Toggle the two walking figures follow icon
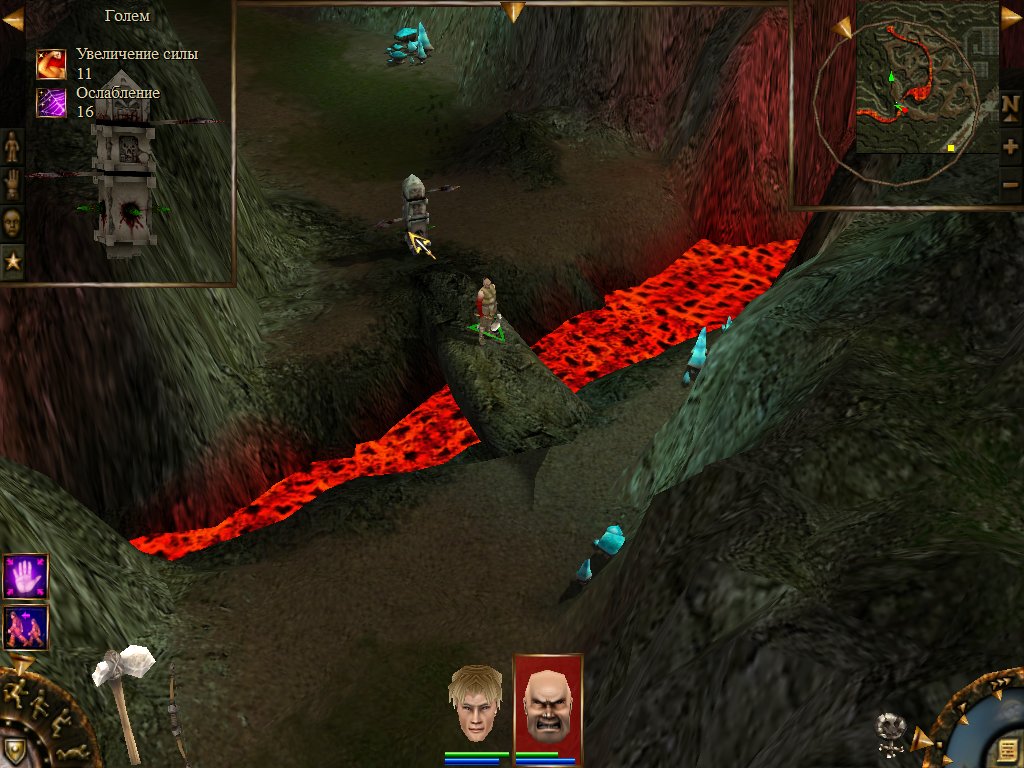 tap(26, 627)
